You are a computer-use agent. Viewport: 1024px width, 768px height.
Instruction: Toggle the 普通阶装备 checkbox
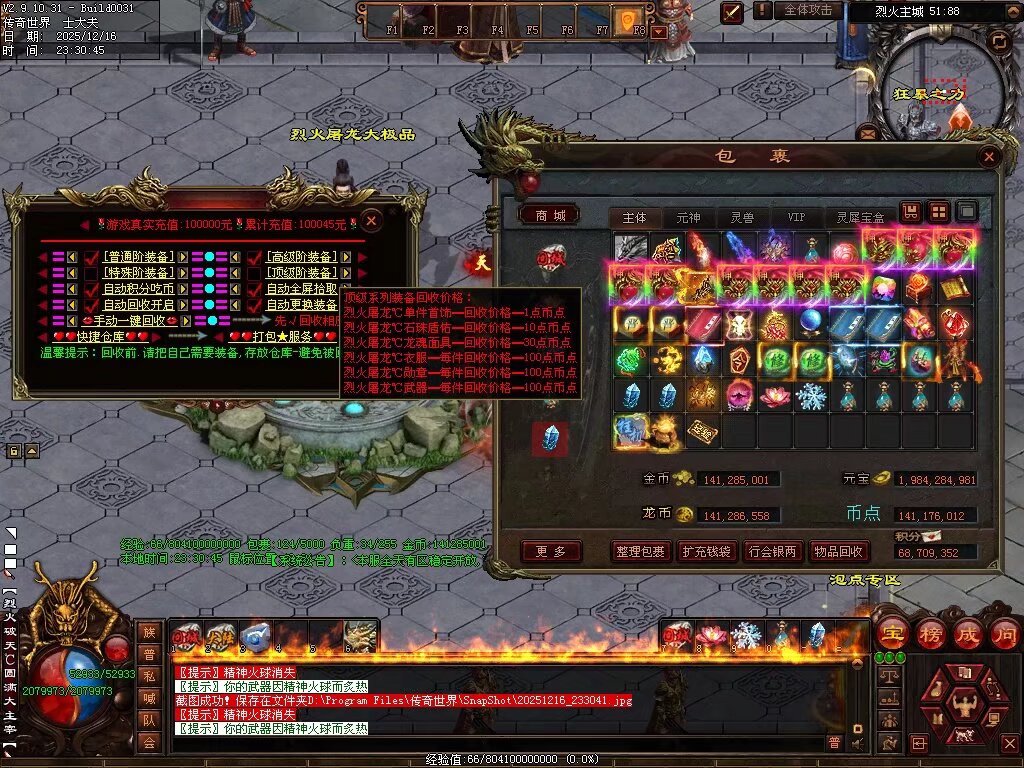click(92, 257)
